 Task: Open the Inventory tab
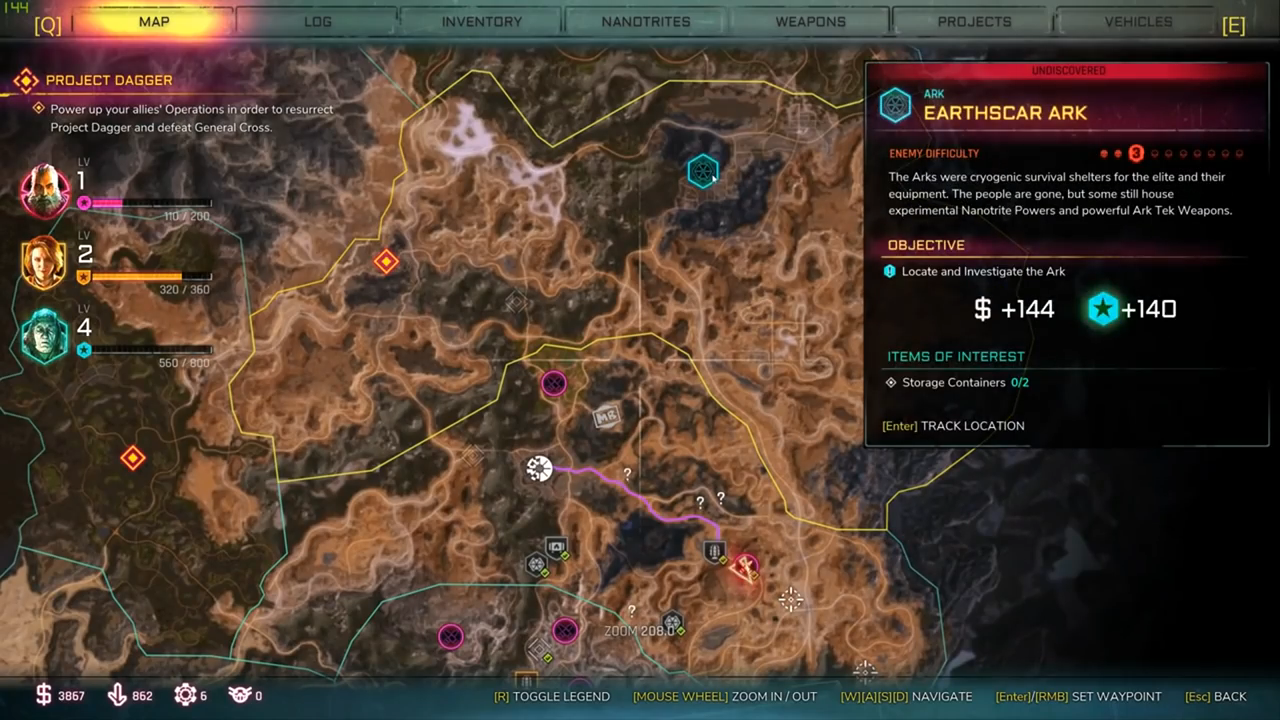pyautogui.click(x=481, y=21)
